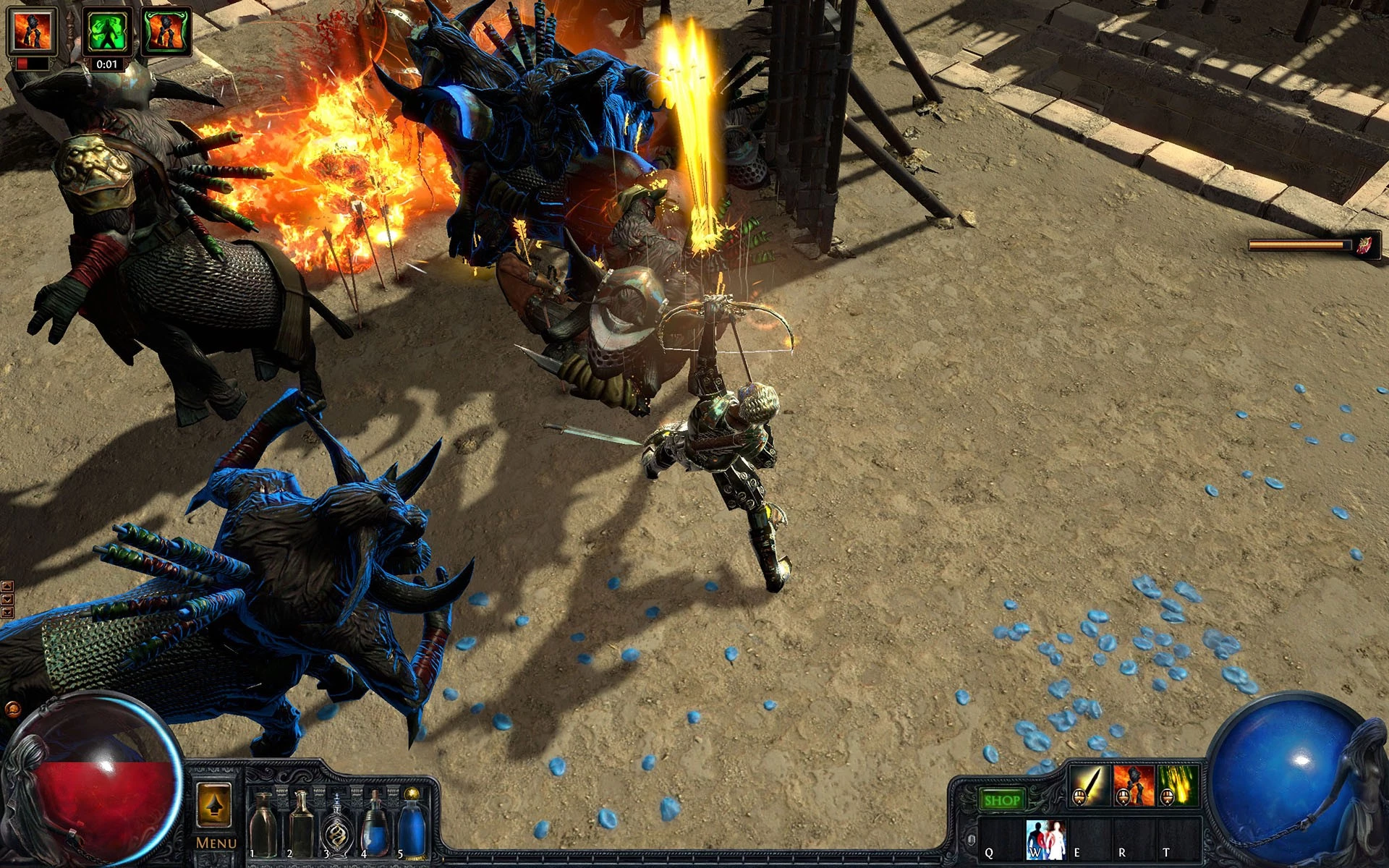Cast the fire golem summon skill
Image resolution: width=1389 pixels, height=868 pixels.
point(1133,785)
